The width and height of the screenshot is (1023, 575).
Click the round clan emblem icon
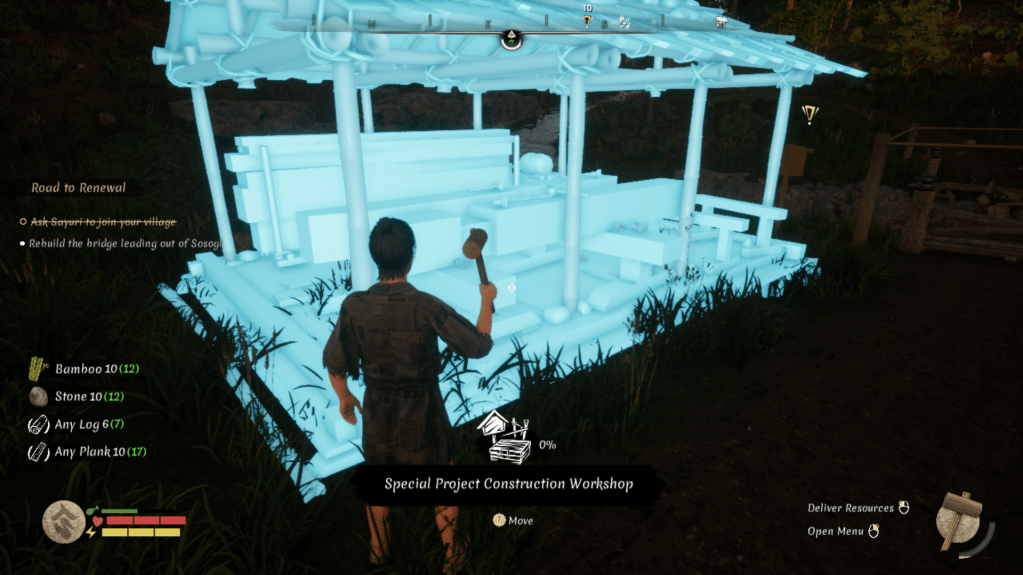pos(63,521)
